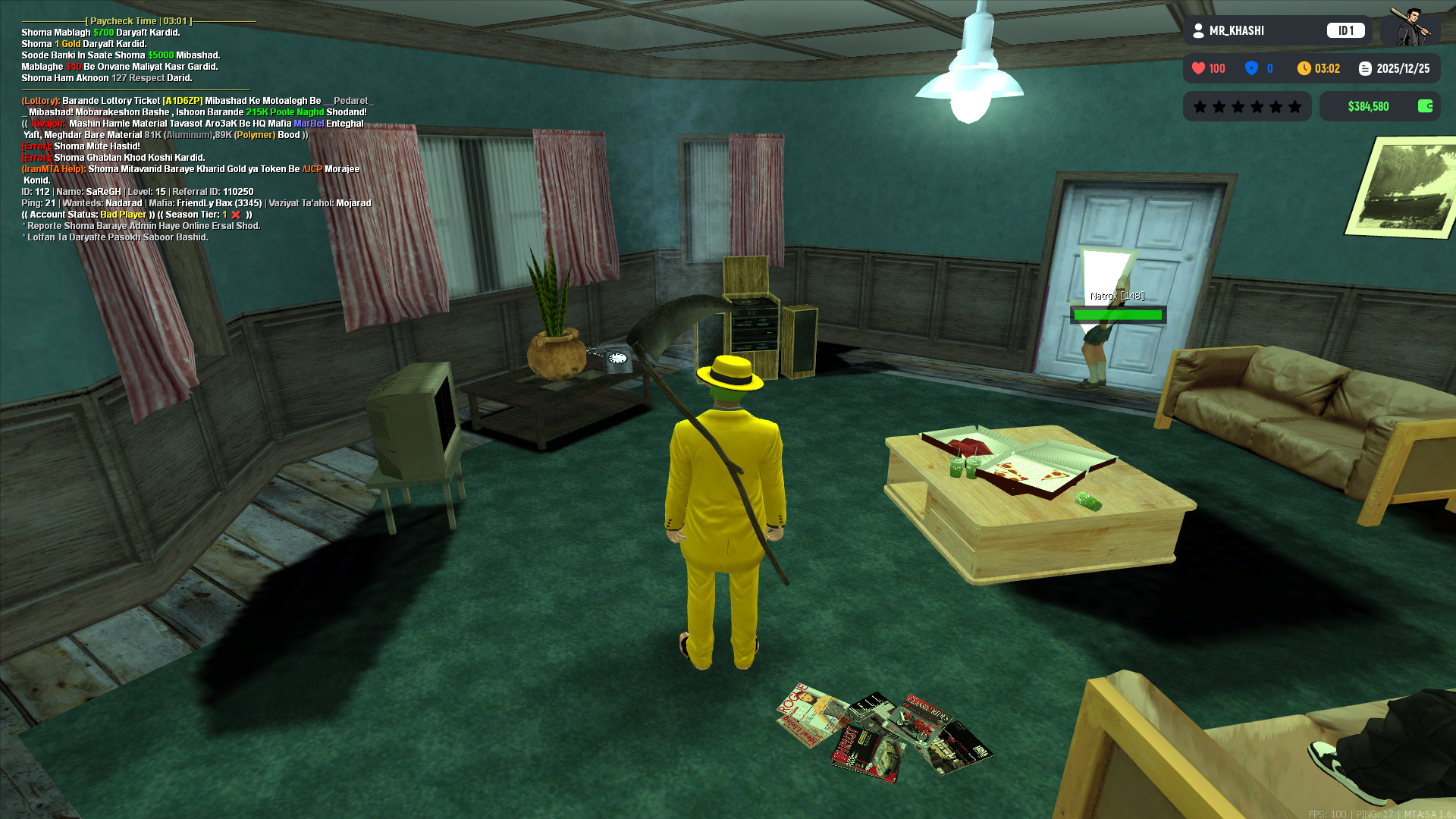
Task: Click the wanted level stars panel
Action: coord(1247,106)
